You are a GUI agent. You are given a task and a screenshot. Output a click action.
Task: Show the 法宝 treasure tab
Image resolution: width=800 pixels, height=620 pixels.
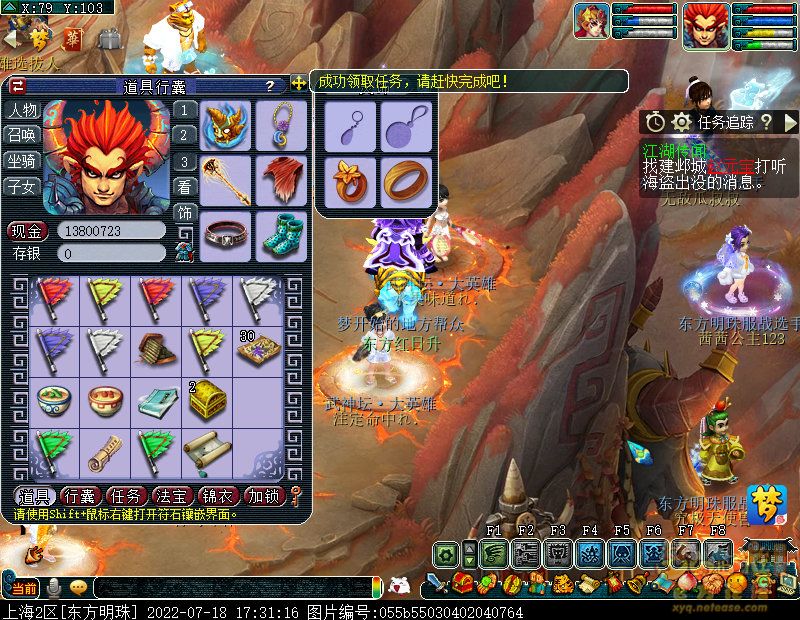click(172, 495)
